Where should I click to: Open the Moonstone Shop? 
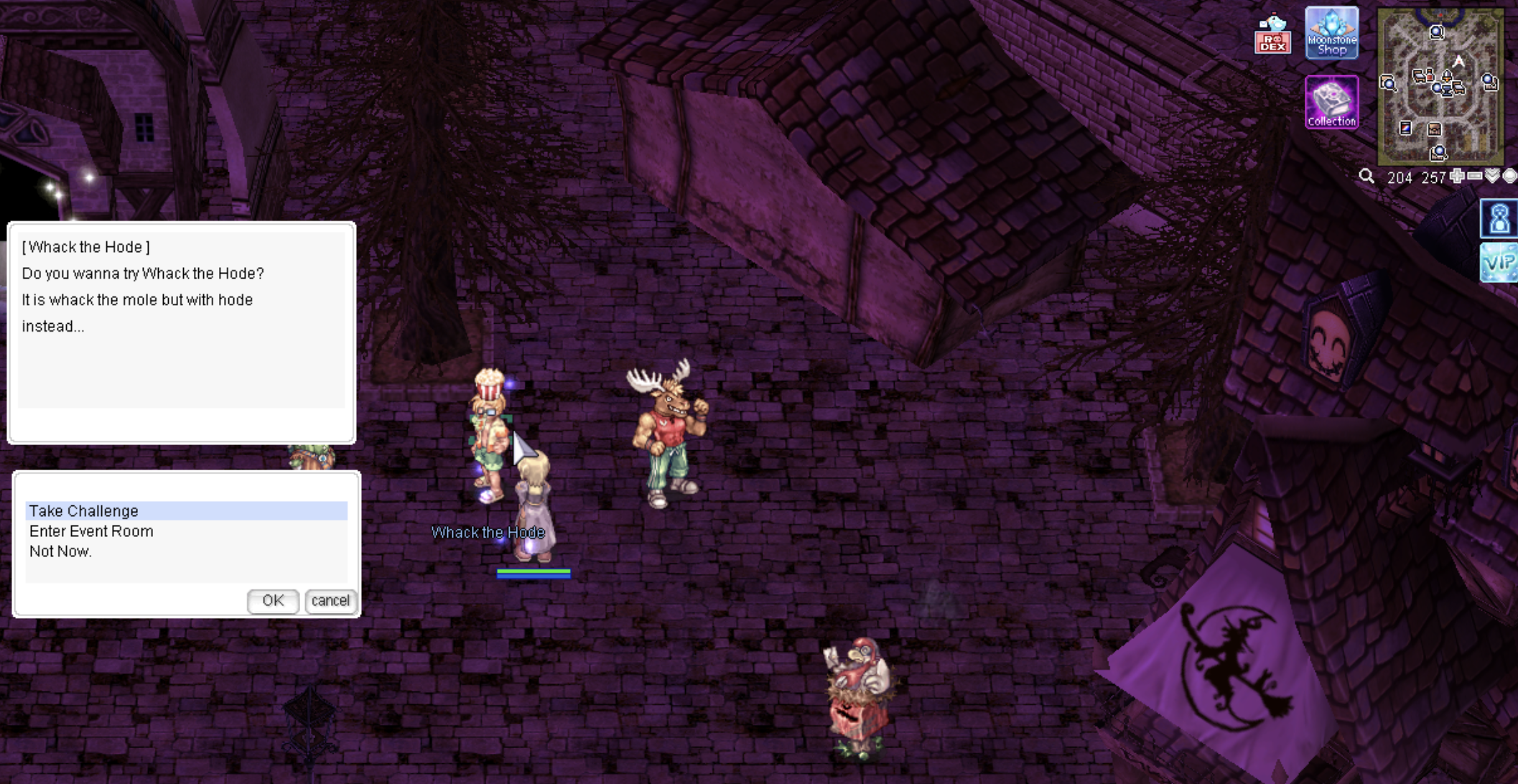(x=1331, y=33)
